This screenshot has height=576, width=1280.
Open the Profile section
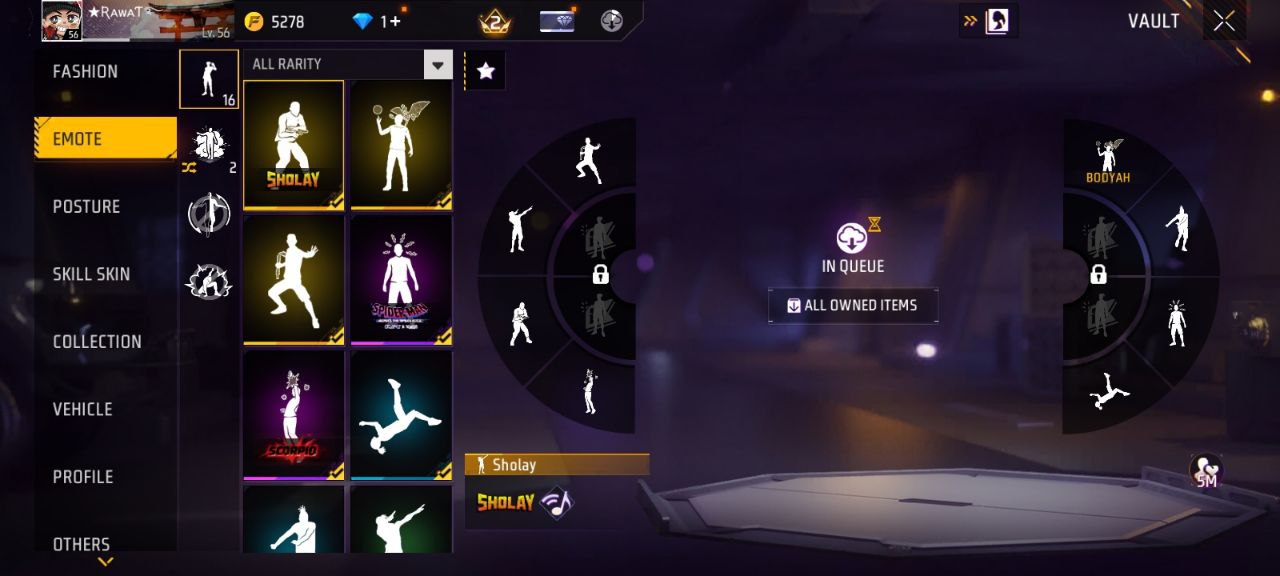(x=83, y=477)
